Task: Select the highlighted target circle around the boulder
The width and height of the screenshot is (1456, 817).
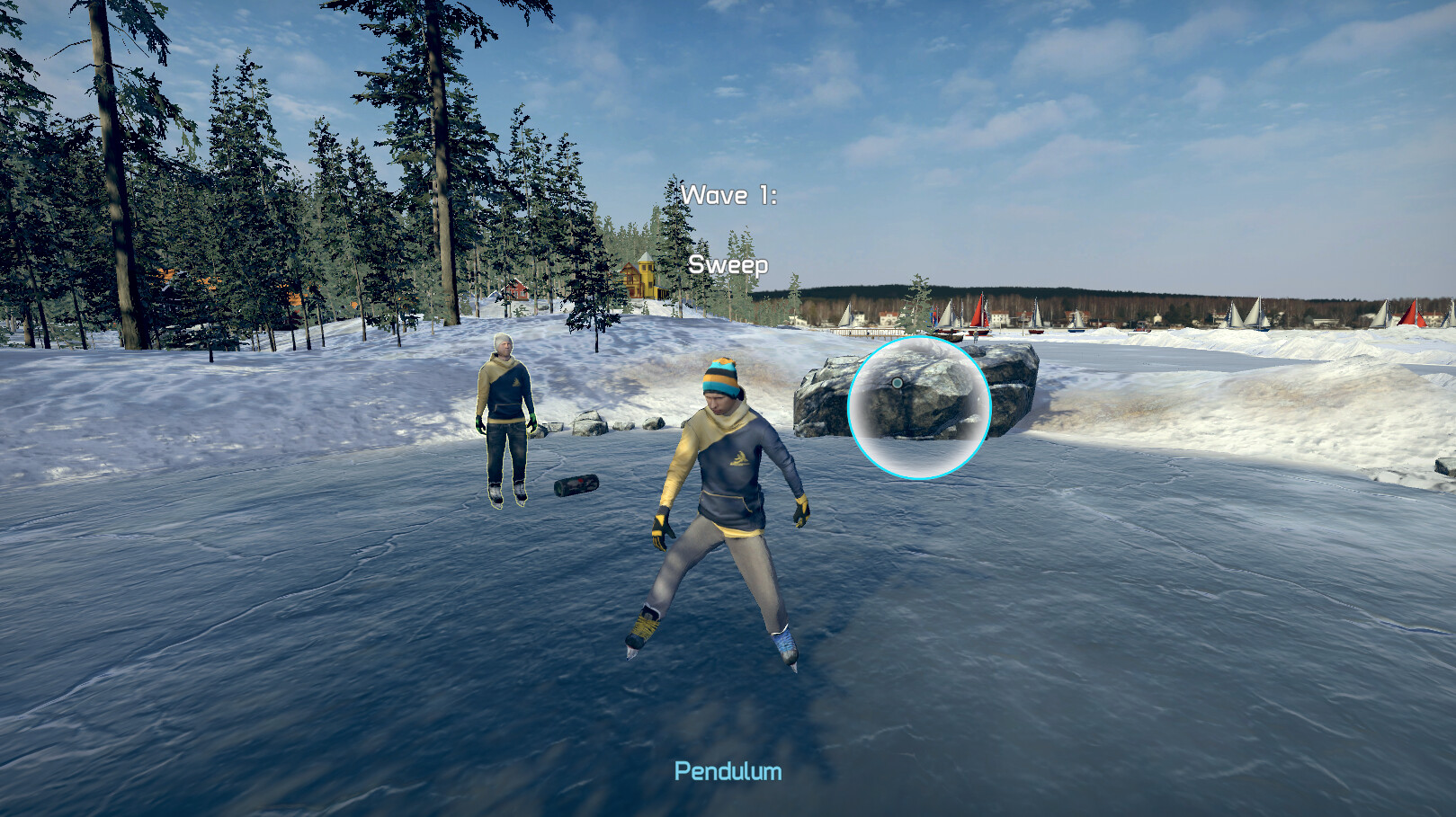Action: click(x=917, y=404)
